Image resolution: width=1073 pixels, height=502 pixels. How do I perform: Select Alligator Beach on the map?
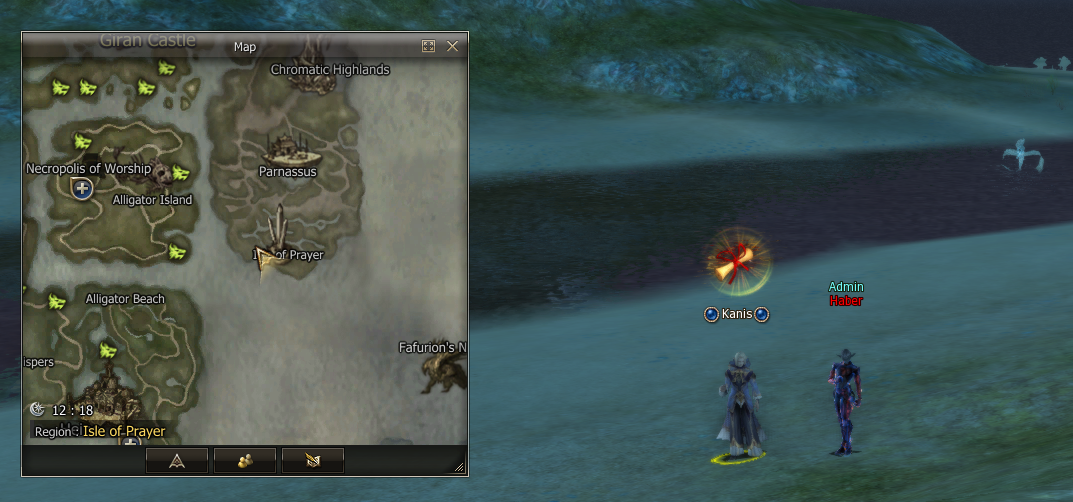point(125,299)
